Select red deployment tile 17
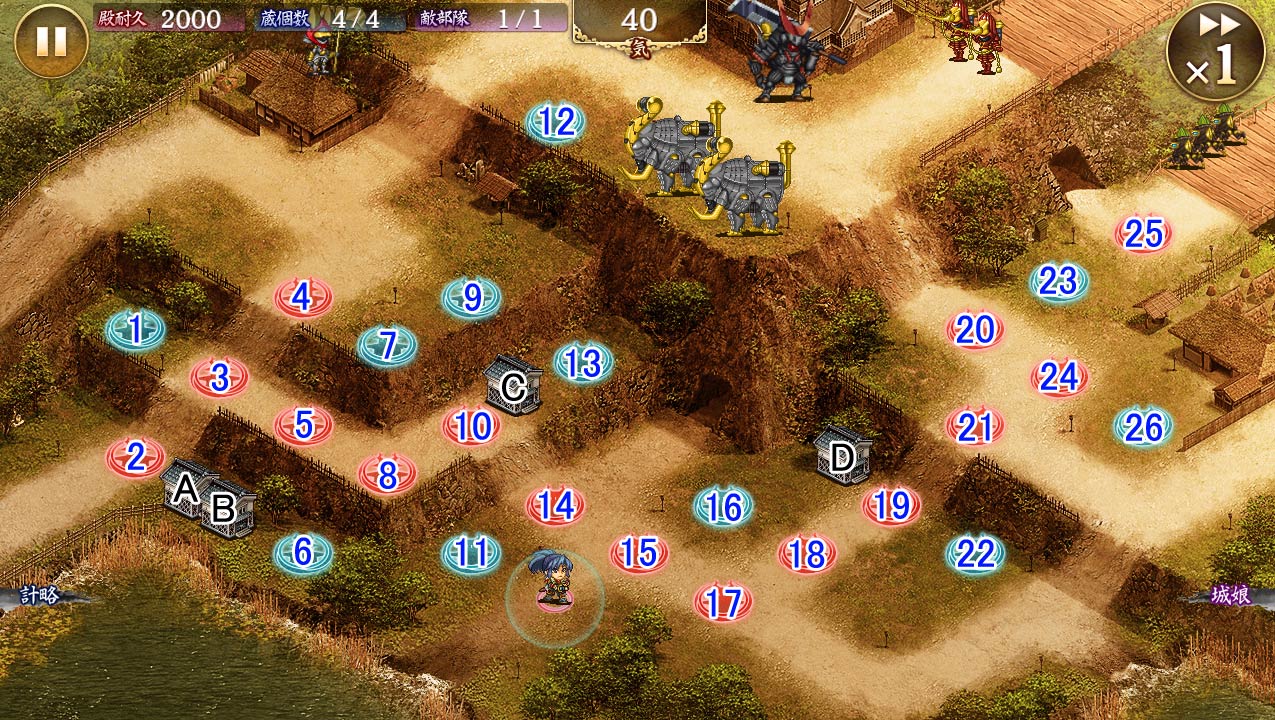The height and width of the screenshot is (720, 1275). (x=723, y=602)
